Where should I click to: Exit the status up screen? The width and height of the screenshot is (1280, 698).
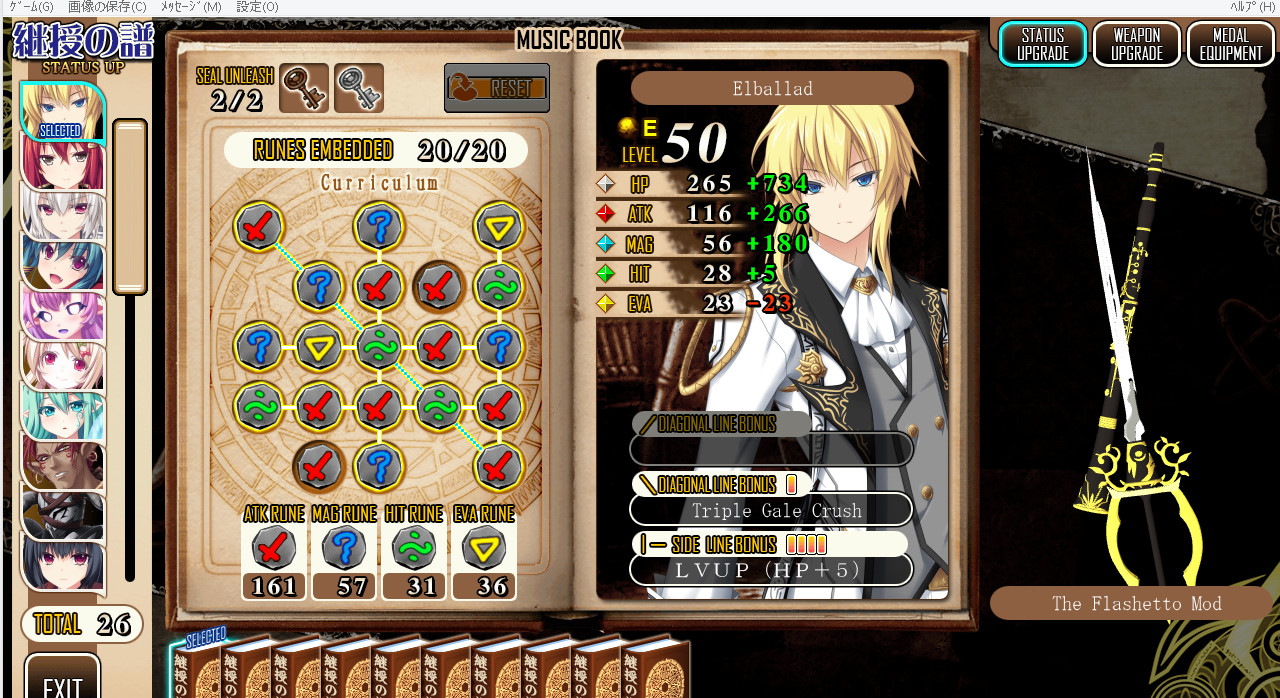[62, 682]
